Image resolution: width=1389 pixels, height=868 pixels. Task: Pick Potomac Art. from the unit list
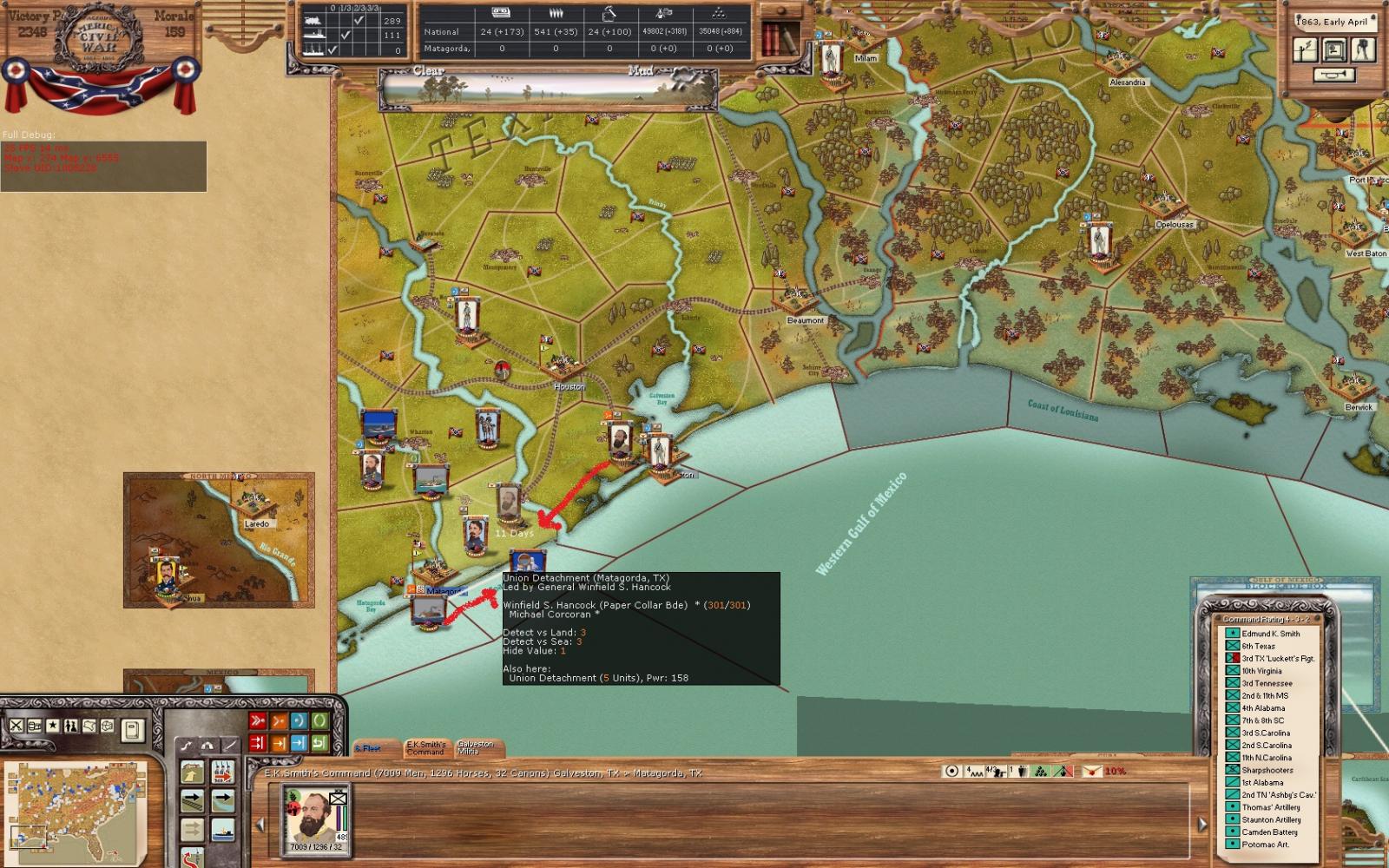(1265, 845)
